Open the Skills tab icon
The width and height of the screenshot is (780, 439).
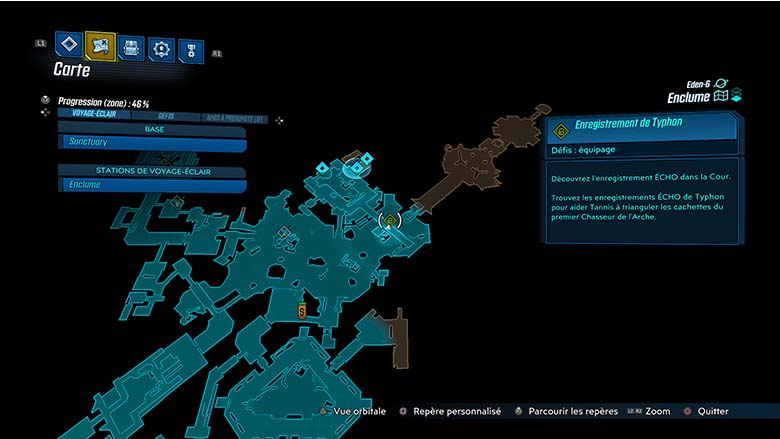(x=161, y=48)
